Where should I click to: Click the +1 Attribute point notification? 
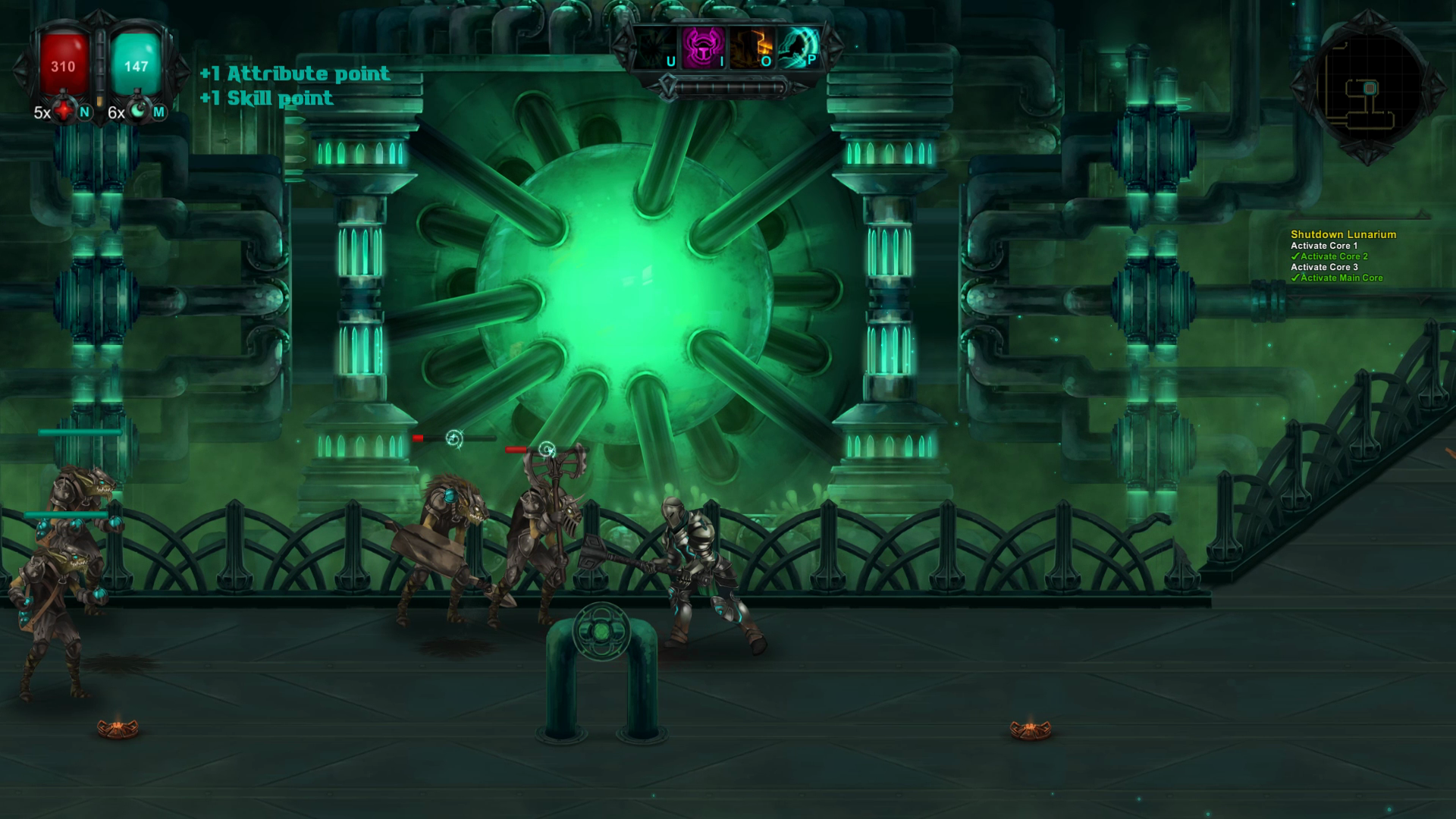point(294,74)
